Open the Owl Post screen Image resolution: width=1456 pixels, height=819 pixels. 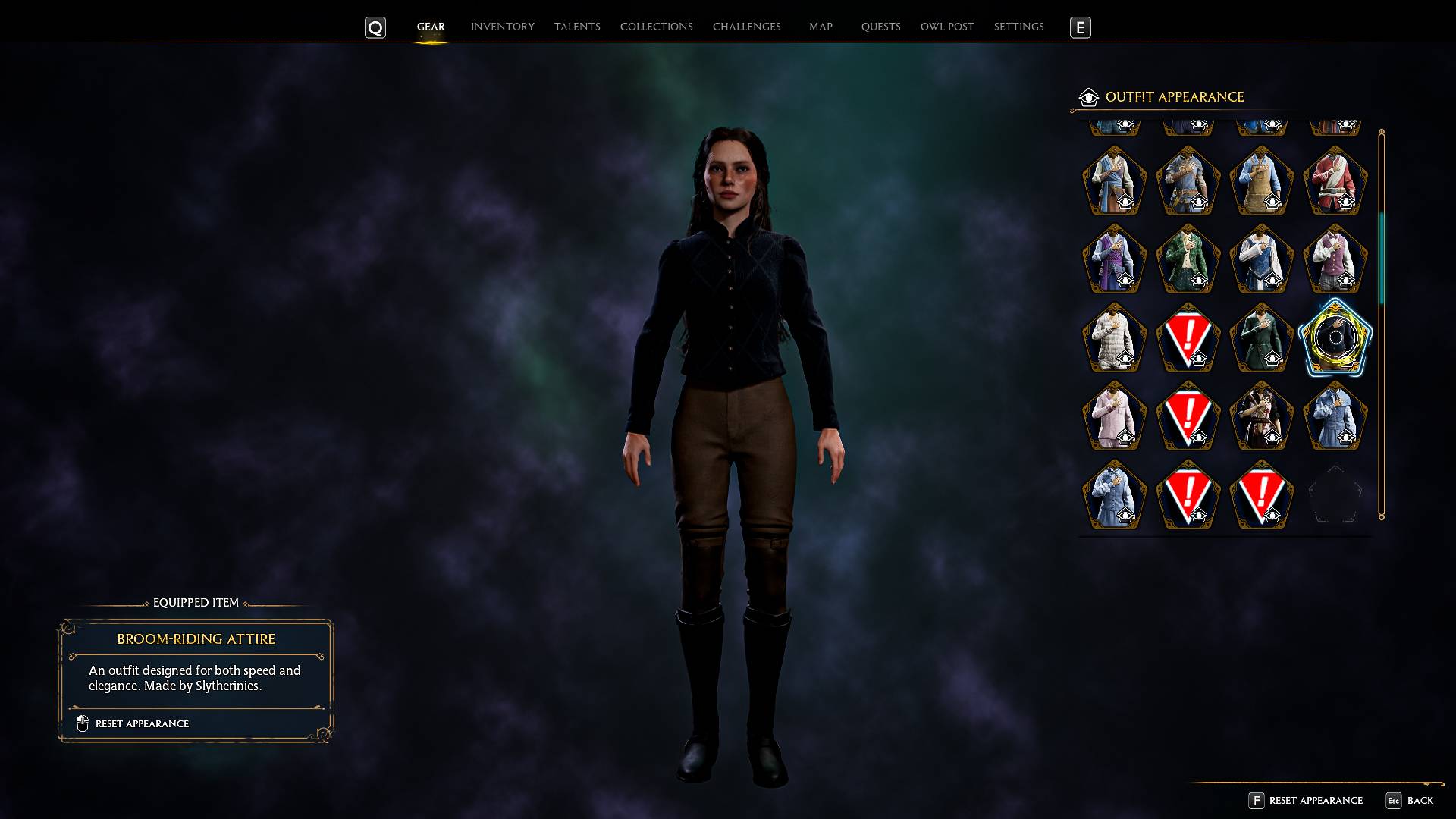[946, 27]
